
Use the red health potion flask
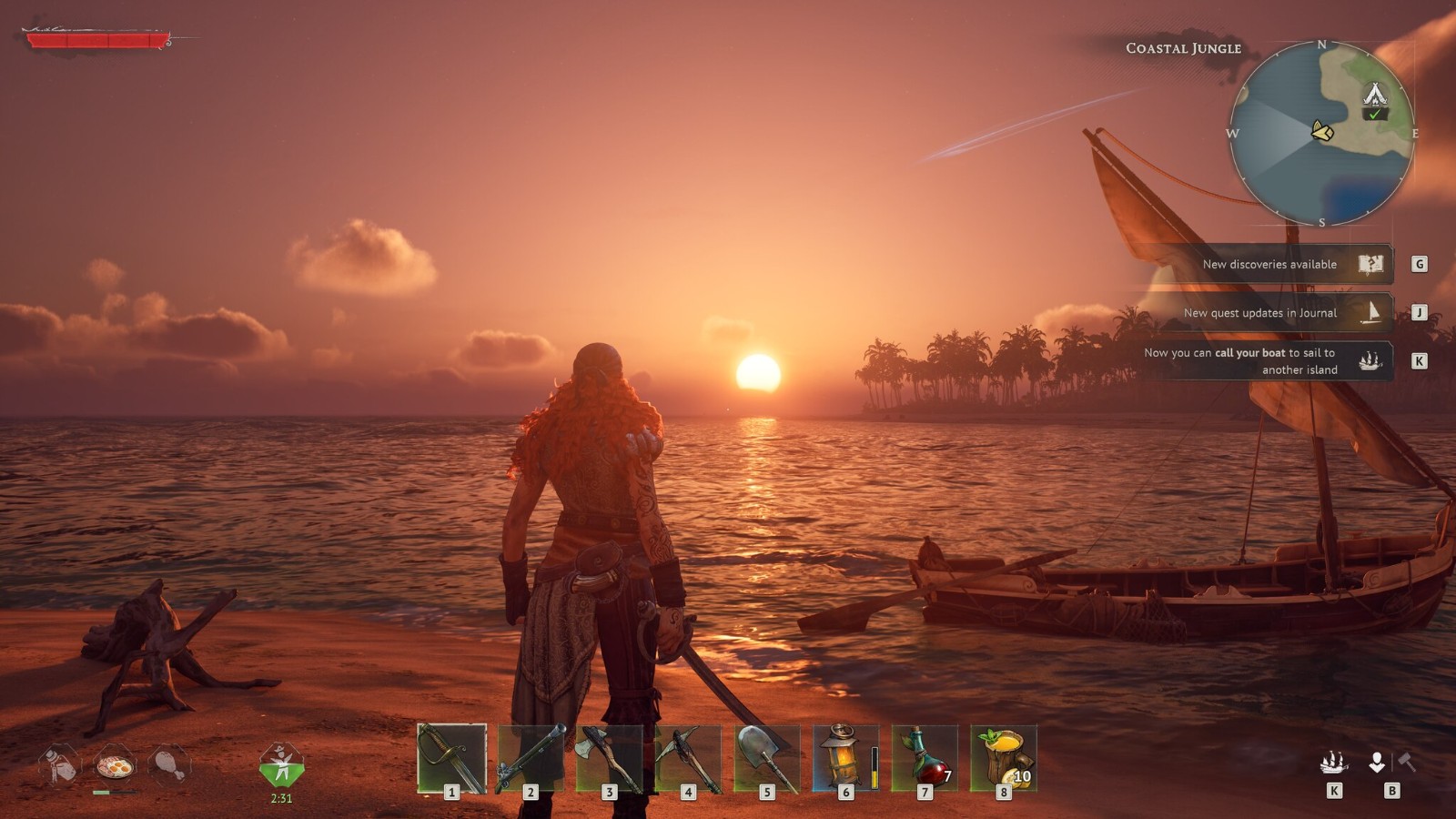click(925, 758)
